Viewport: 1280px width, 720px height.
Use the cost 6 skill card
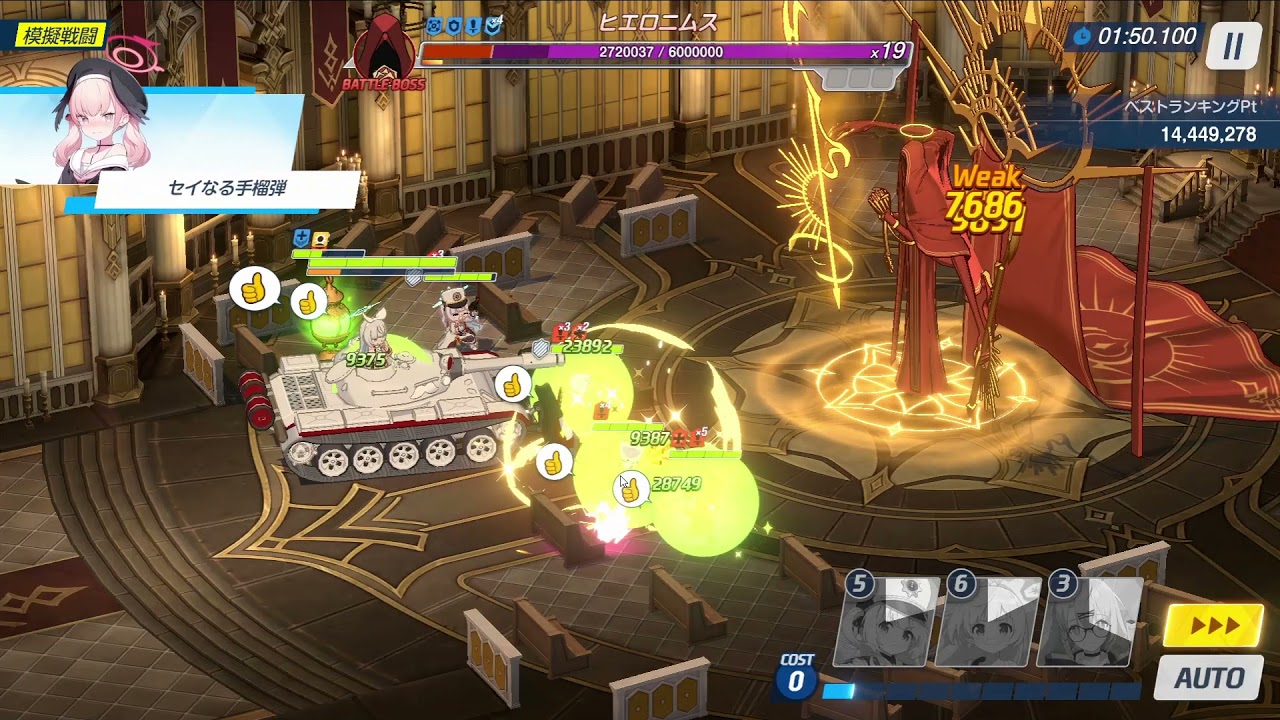990,622
